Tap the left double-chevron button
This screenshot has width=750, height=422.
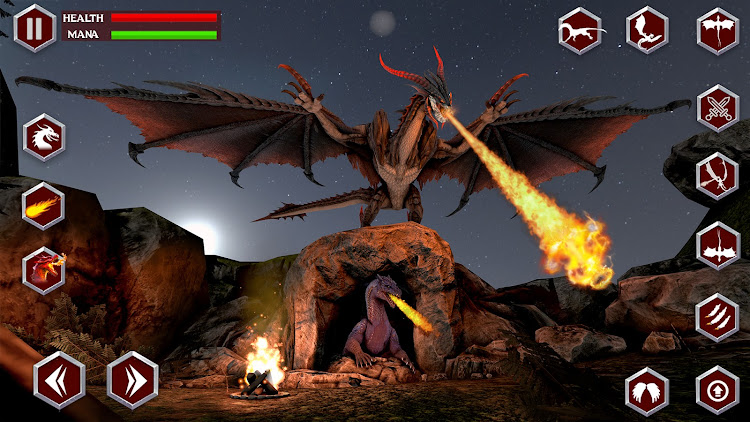pyautogui.click(x=59, y=380)
